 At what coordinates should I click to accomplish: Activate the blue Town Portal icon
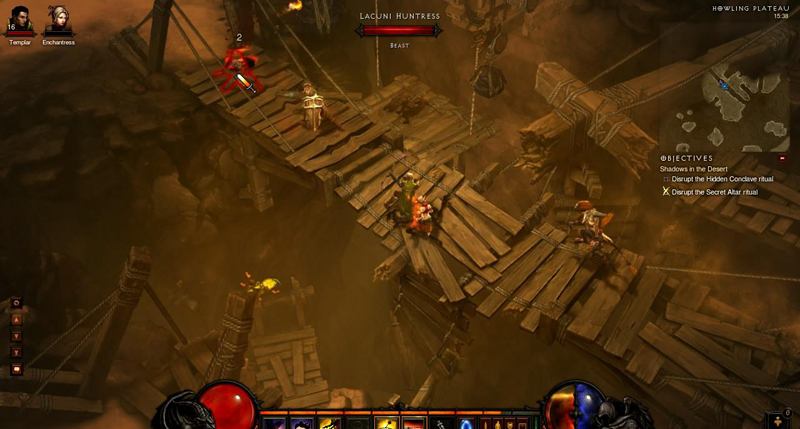pos(466,423)
